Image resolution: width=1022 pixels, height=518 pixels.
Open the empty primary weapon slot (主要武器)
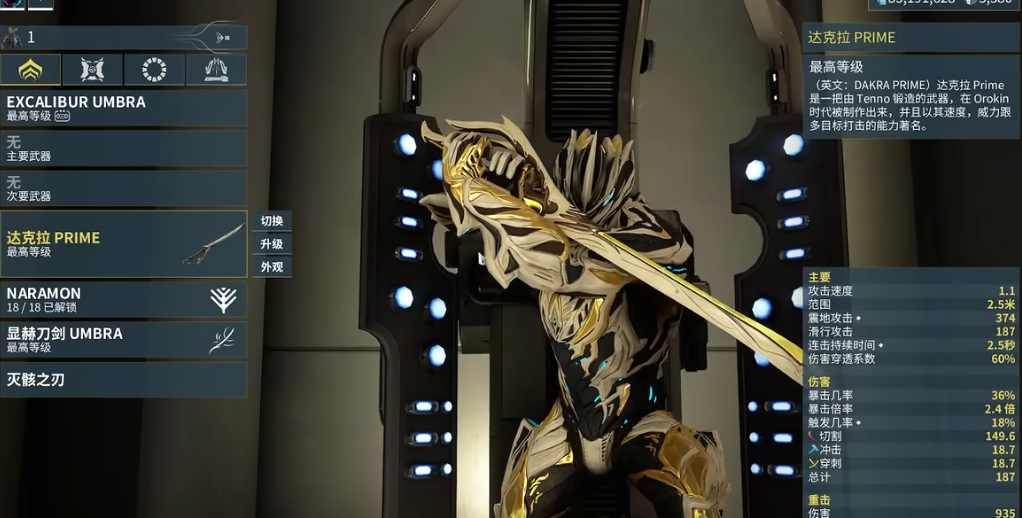click(123, 149)
